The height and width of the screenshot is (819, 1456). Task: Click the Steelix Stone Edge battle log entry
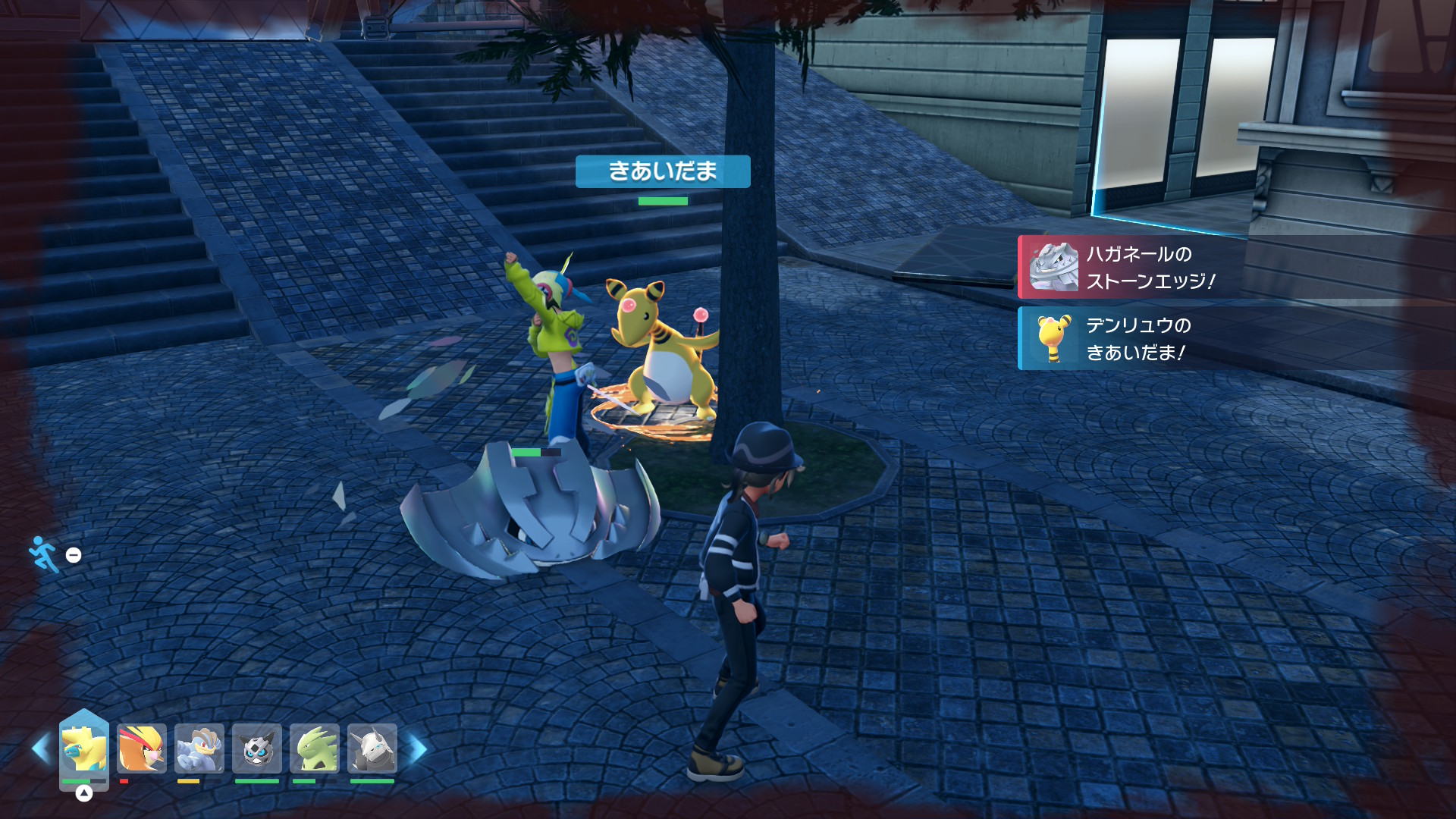(x=1236, y=267)
